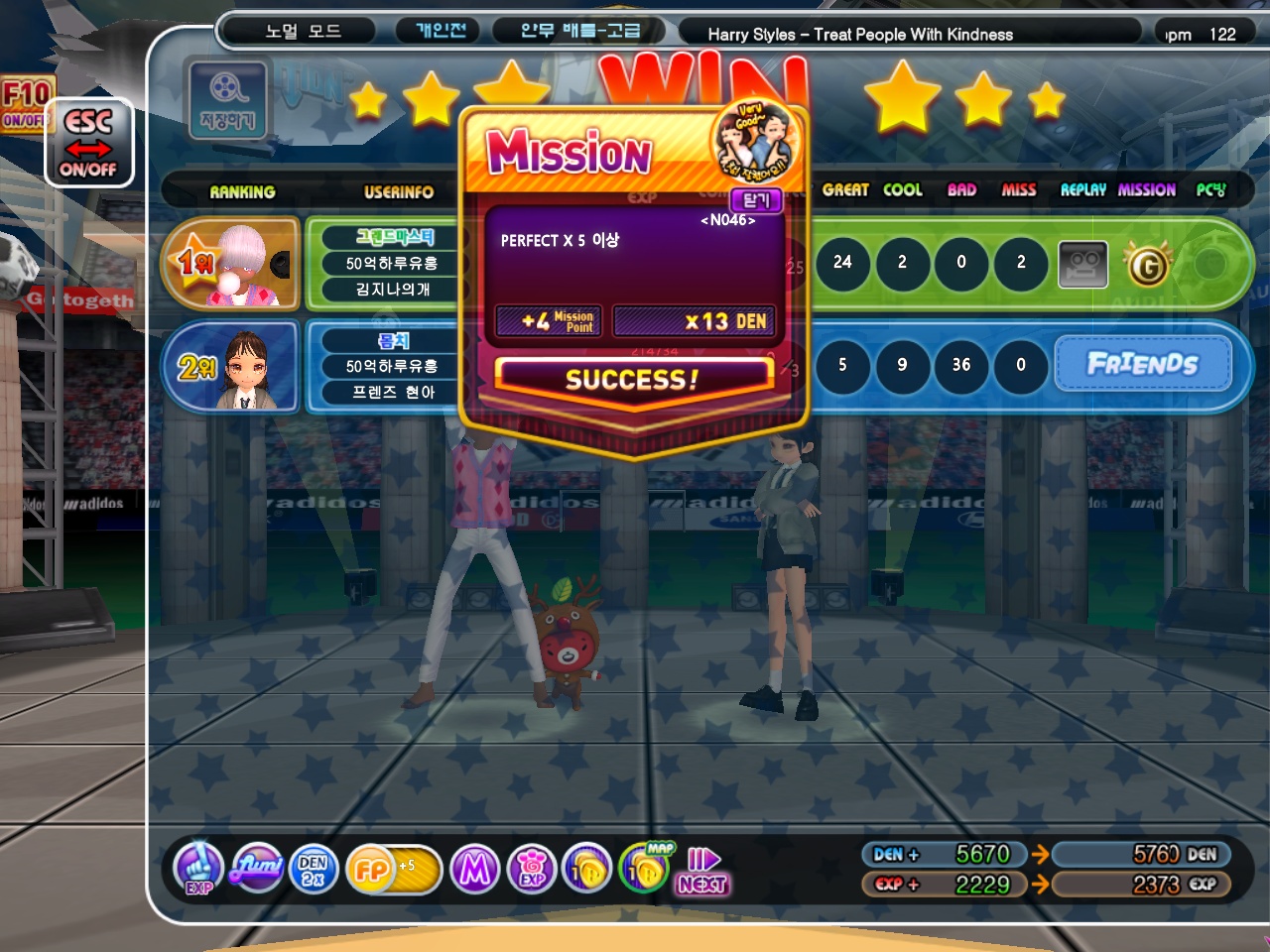Close the Mission popup with 닫기 button
This screenshot has height=952, width=1270.
tap(756, 200)
